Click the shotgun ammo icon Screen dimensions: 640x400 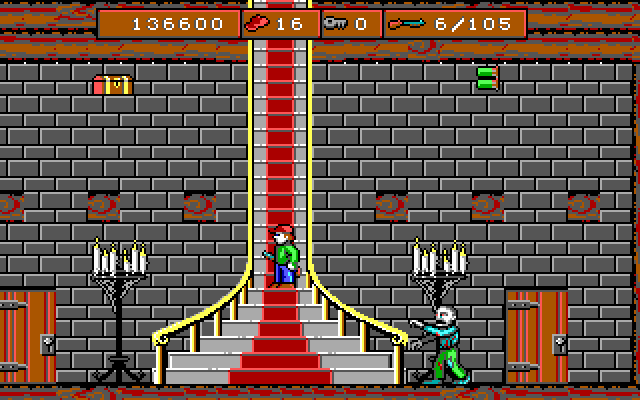pyautogui.click(x=405, y=23)
